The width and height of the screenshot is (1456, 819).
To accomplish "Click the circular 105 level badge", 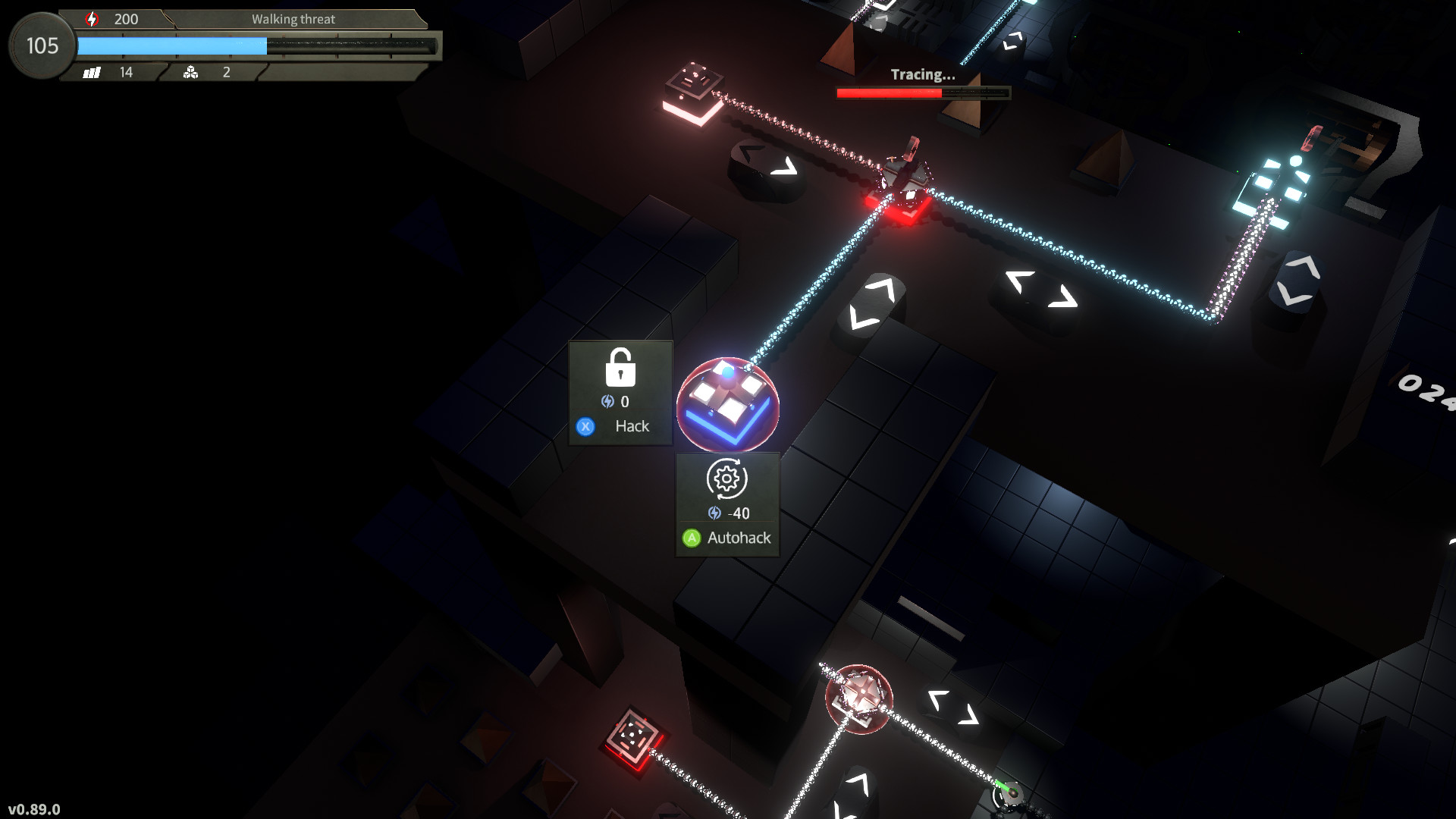I will click(x=40, y=46).
